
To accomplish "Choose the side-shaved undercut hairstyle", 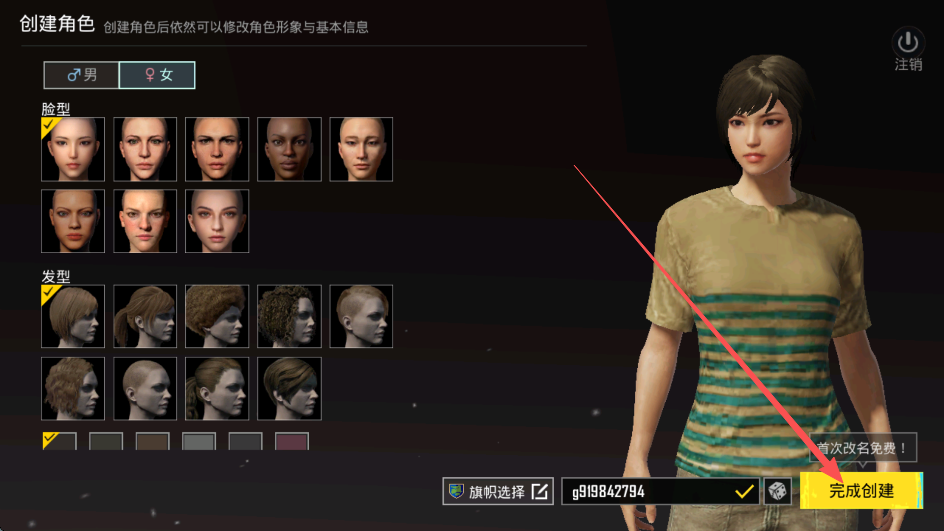I will (361, 317).
